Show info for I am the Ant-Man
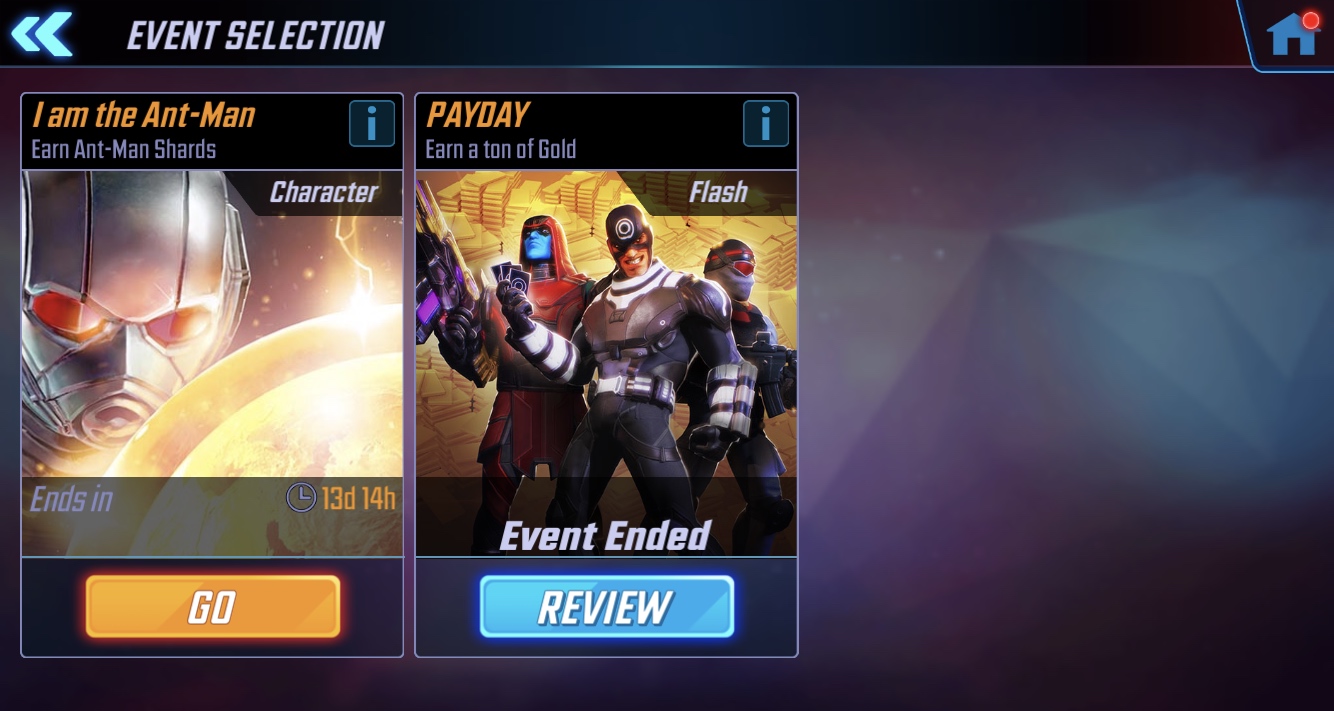 [x=371, y=125]
